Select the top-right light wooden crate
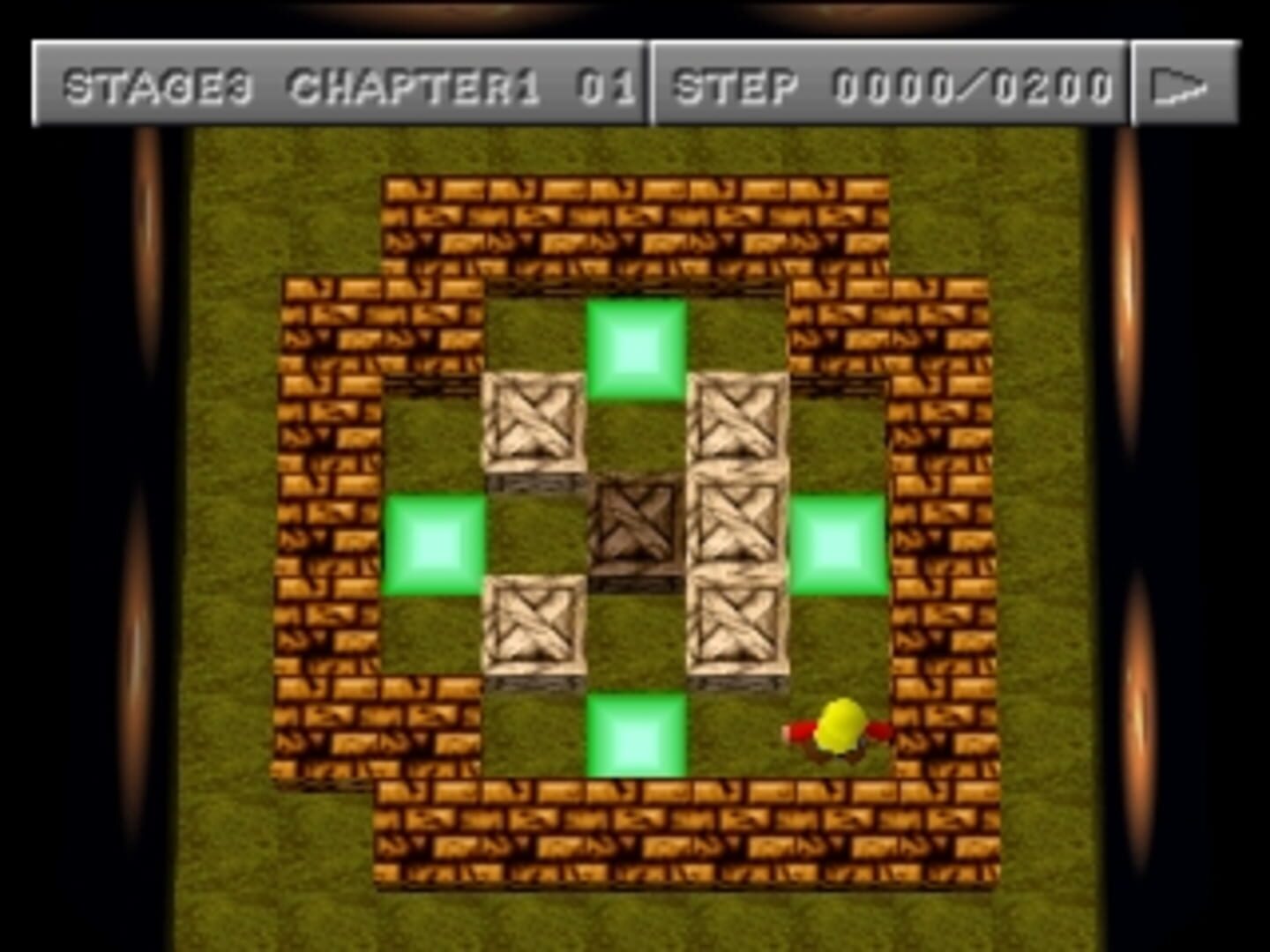This screenshot has width=1270, height=952. (x=741, y=423)
